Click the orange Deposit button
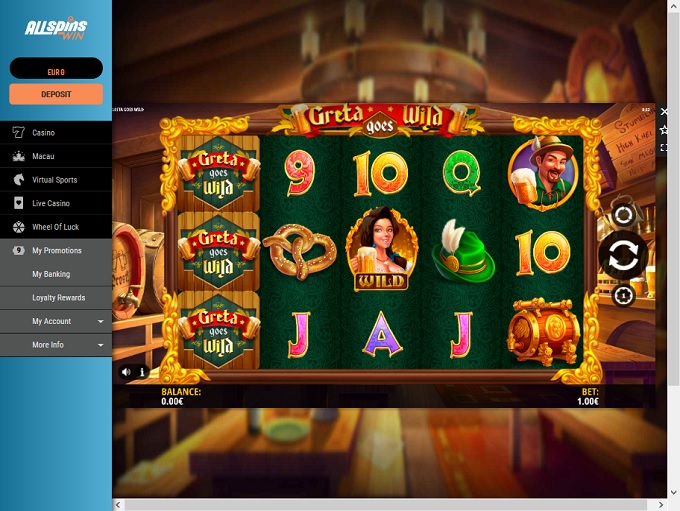 (x=56, y=94)
